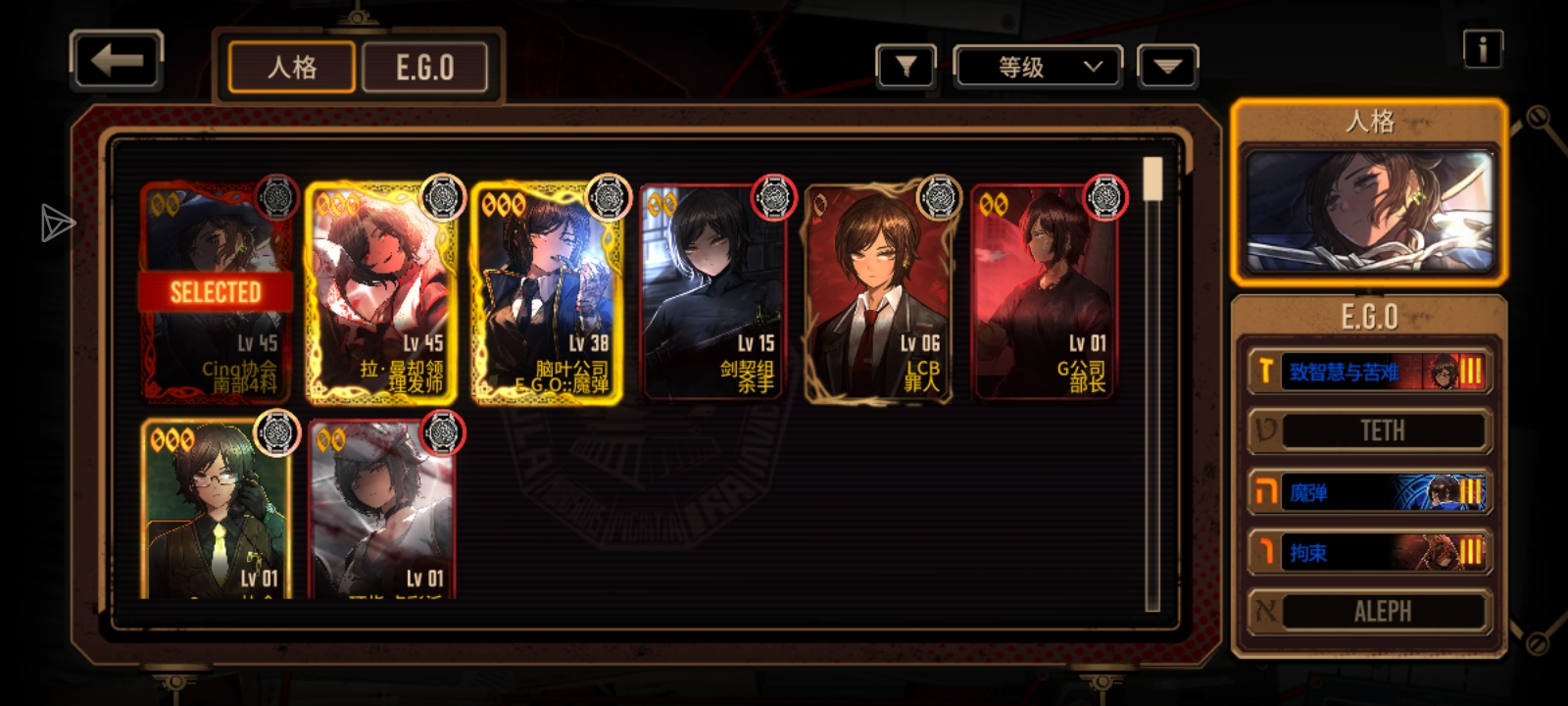This screenshot has width=1568, height=706.
Task: Choose the 拉·曼却领理发师 Lv 45 card
Action: point(381,292)
